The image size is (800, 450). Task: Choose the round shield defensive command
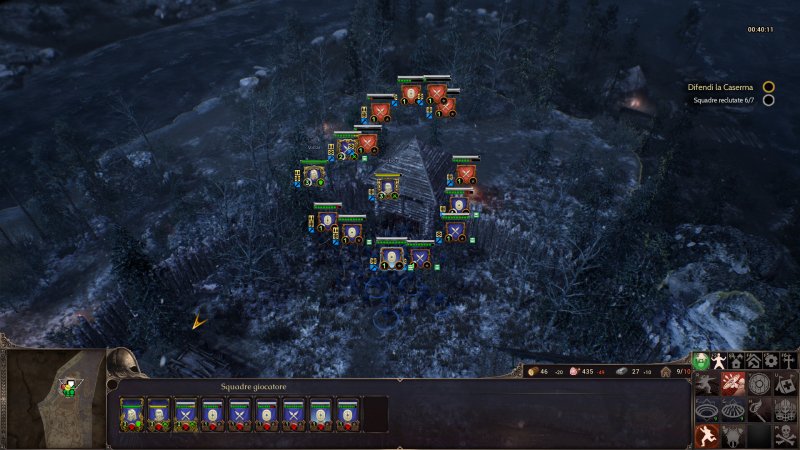point(759,384)
